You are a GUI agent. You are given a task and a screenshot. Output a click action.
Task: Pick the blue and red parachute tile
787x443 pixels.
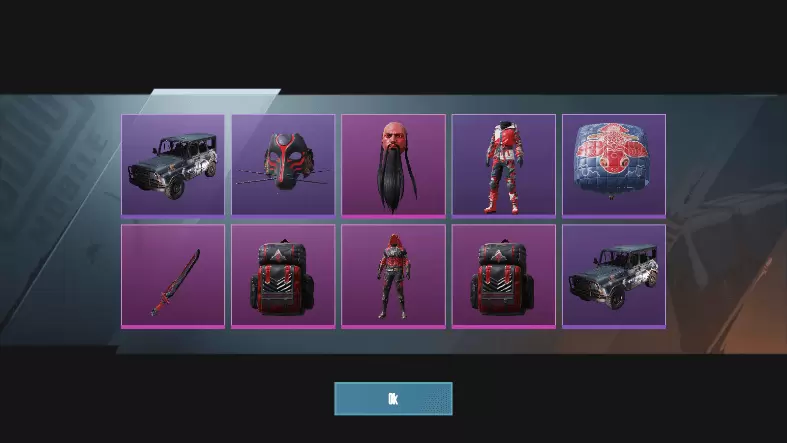[x=613, y=165]
